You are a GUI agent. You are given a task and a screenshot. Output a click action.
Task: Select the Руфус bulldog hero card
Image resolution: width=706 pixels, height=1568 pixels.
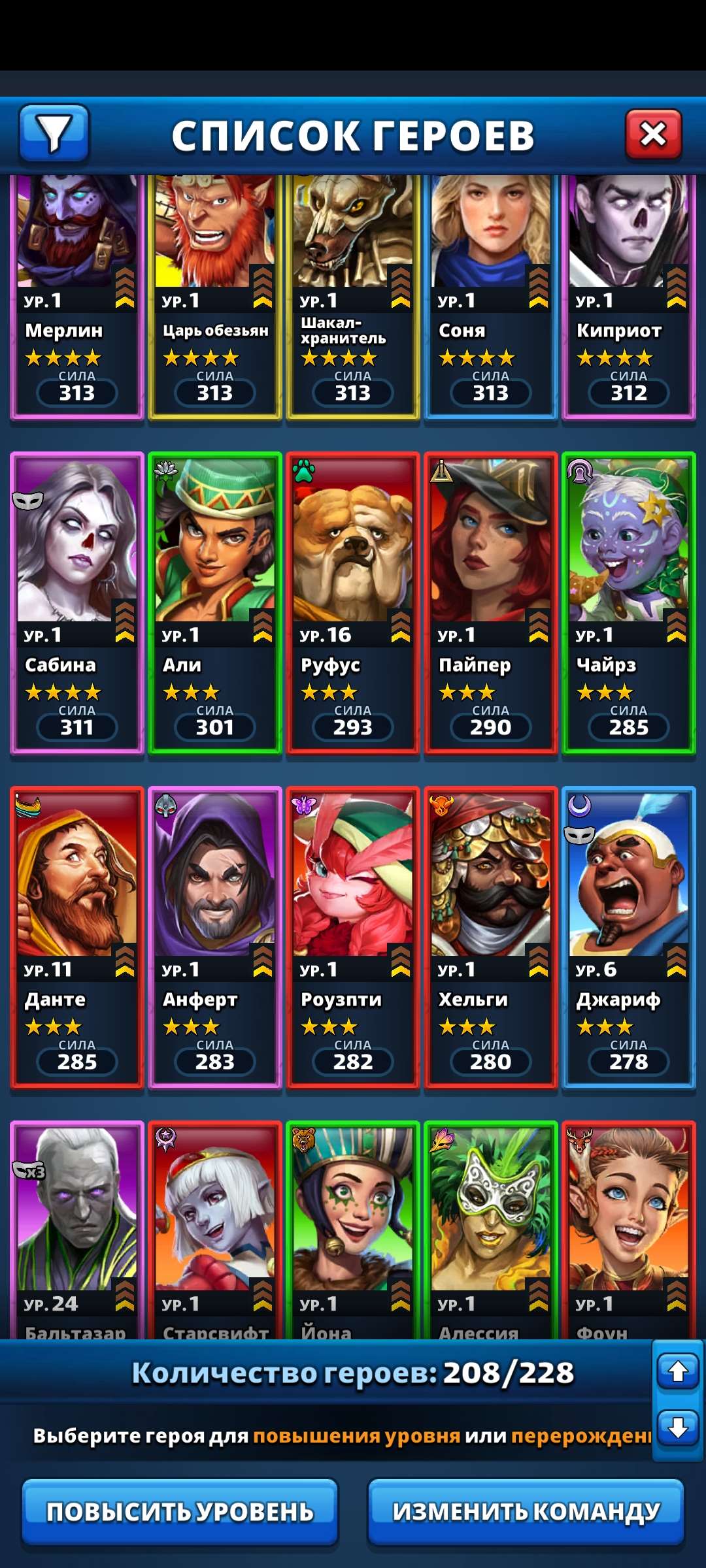click(x=353, y=602)
